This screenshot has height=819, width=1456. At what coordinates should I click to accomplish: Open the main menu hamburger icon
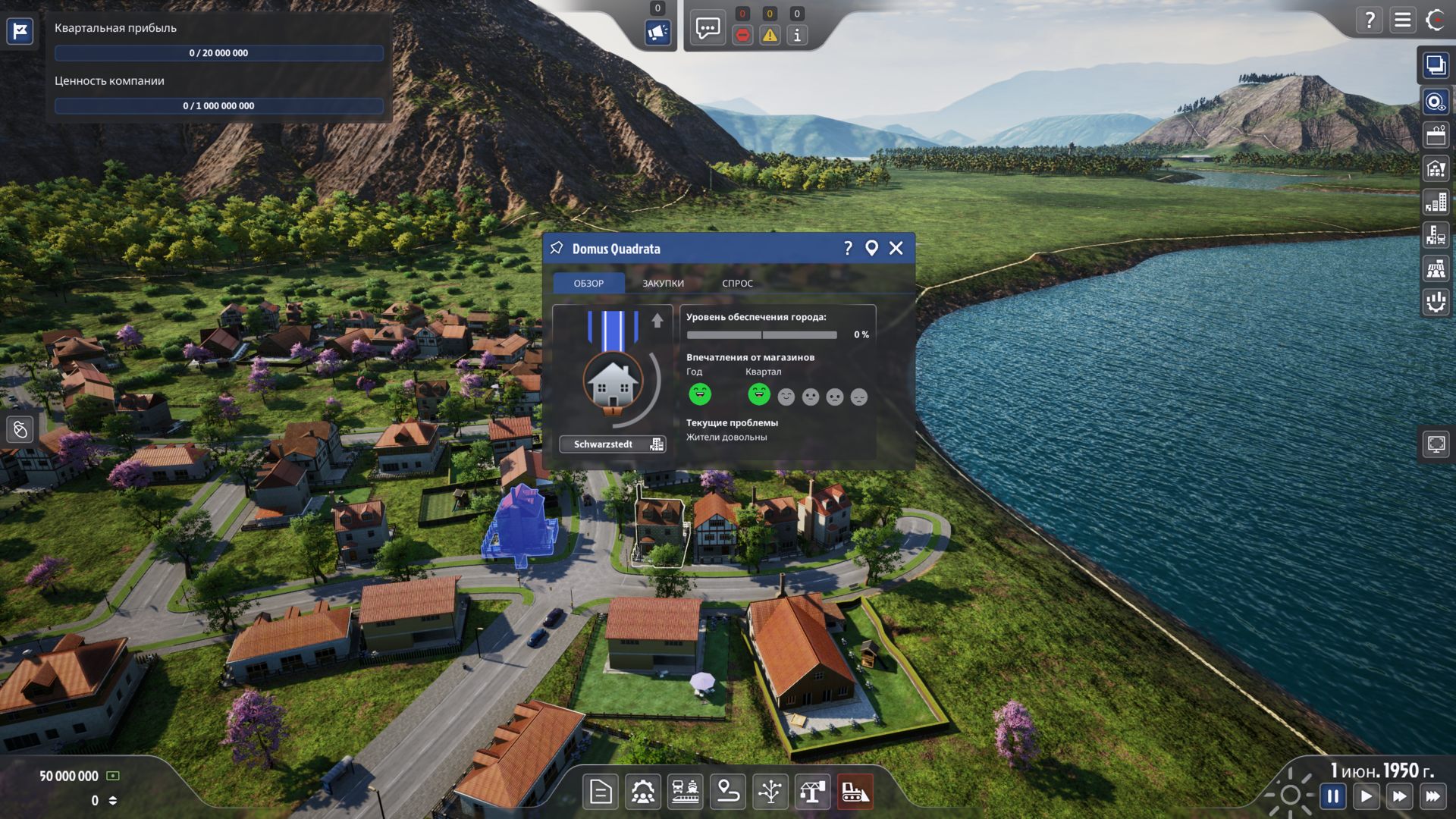coord(1402,20)
